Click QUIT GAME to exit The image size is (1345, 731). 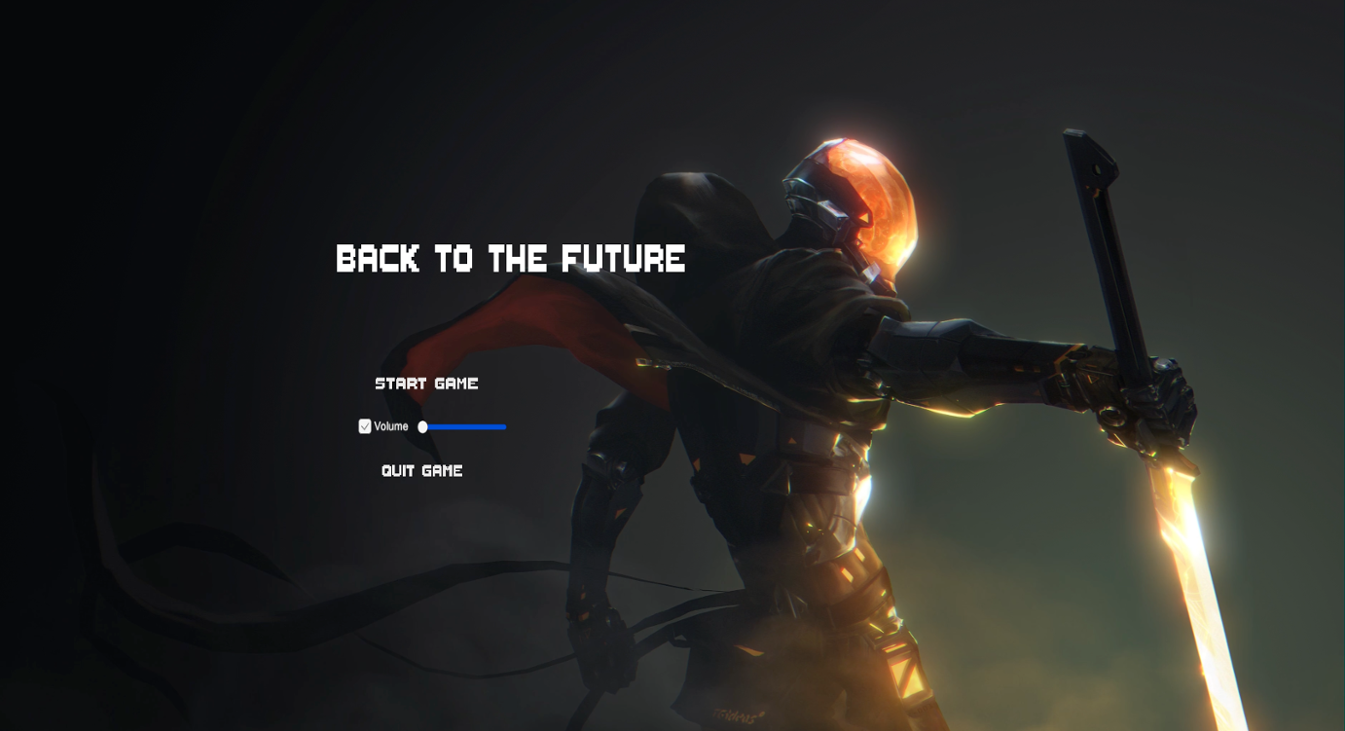(x=422, y=470)
